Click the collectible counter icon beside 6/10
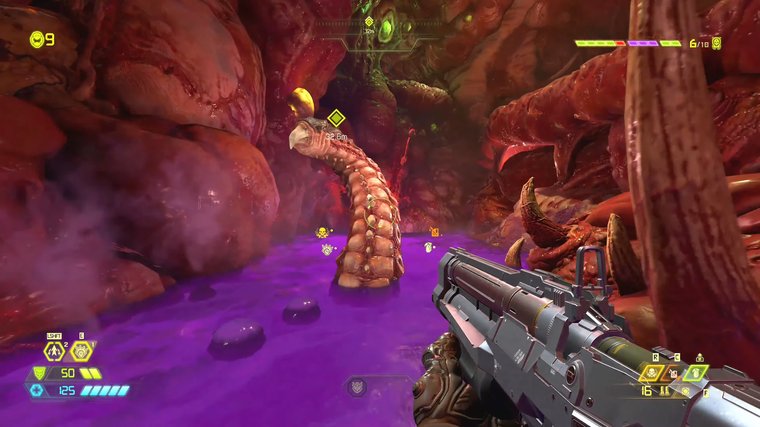Viewport: 760px width, 427px height. 717,43
